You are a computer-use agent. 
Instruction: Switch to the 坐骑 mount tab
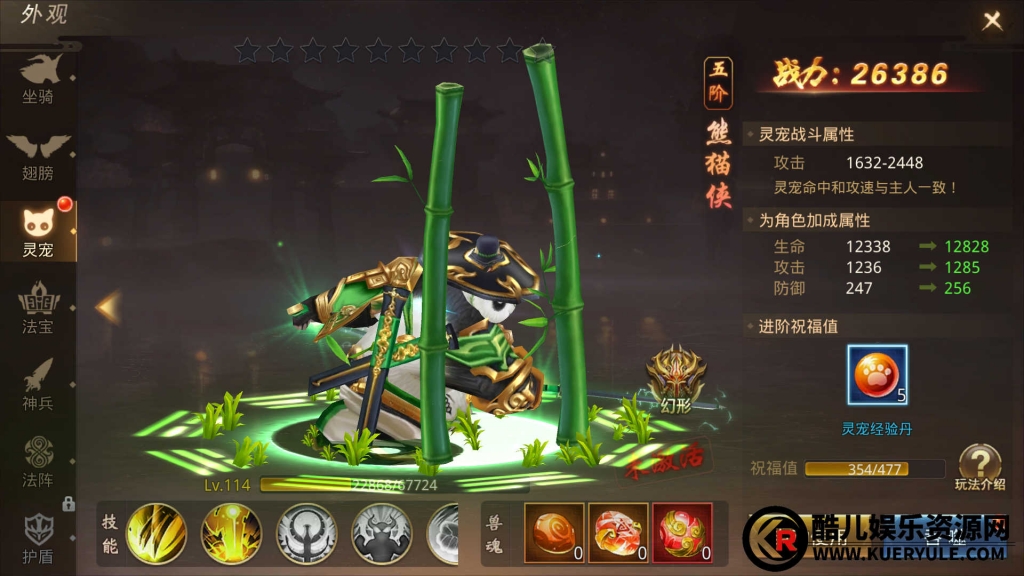(38, 79)
